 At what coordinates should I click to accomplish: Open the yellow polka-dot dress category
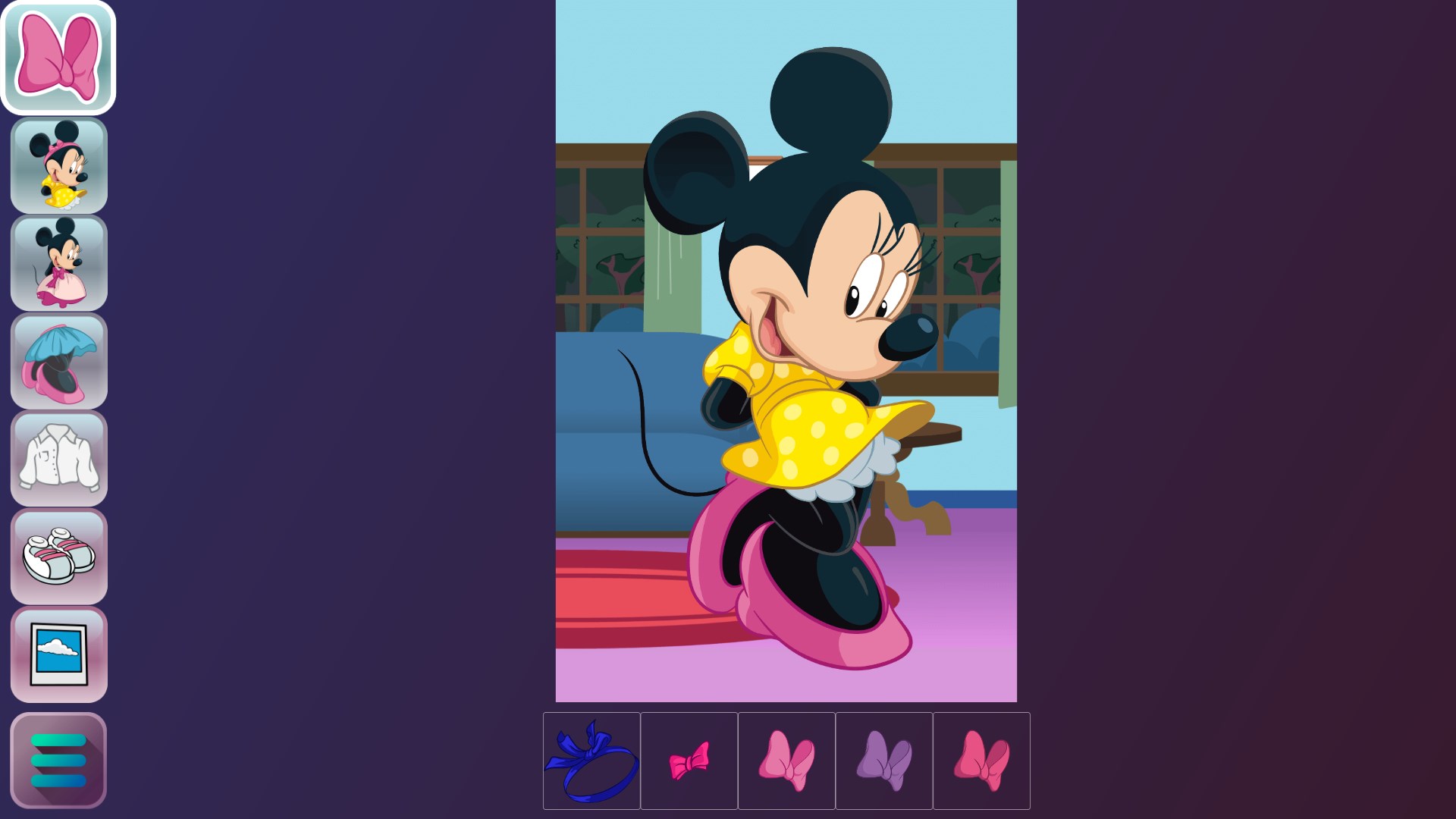pos(58,165)
